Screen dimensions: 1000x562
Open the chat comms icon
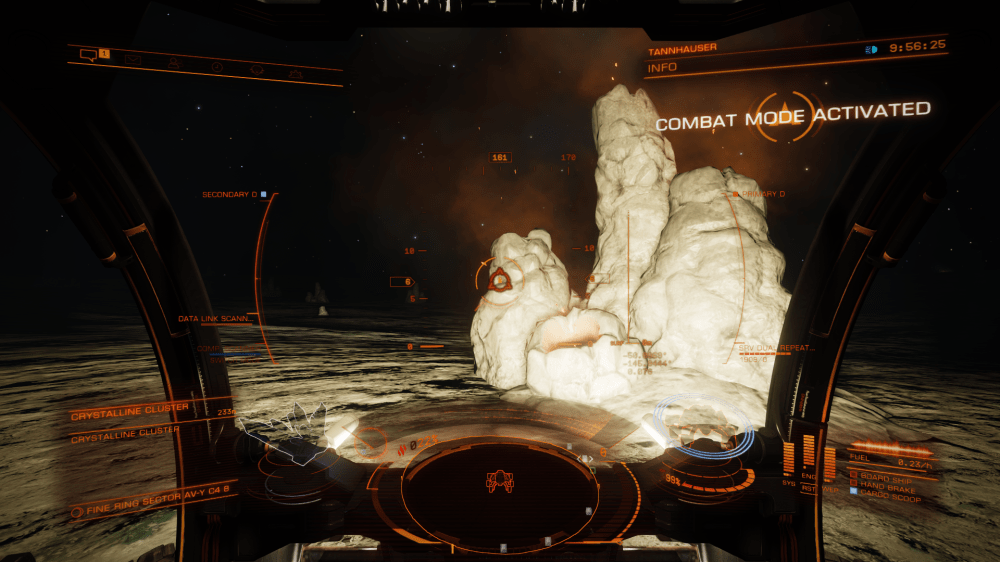(x=88, y=53)
